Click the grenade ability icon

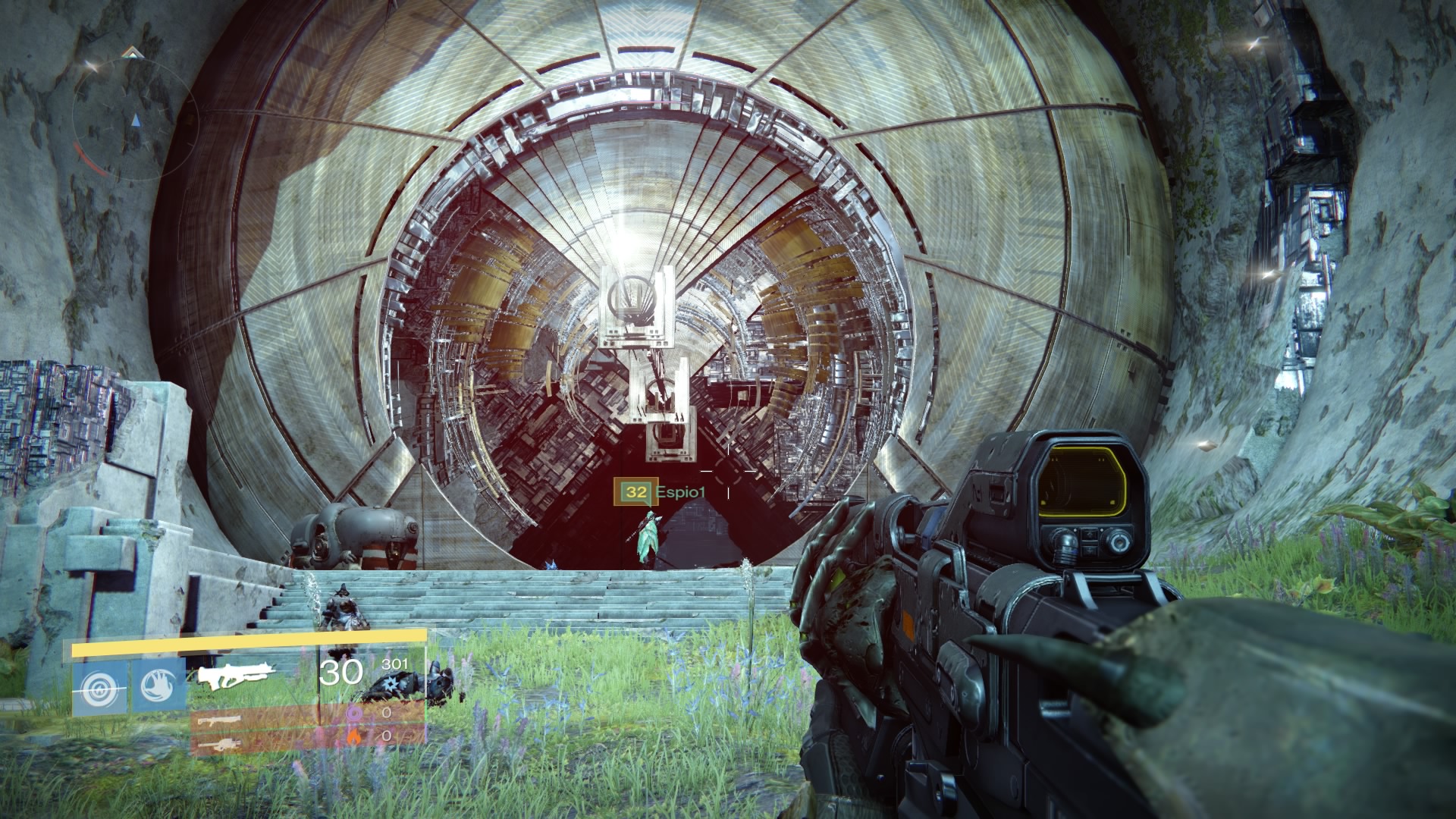[101, 684]
